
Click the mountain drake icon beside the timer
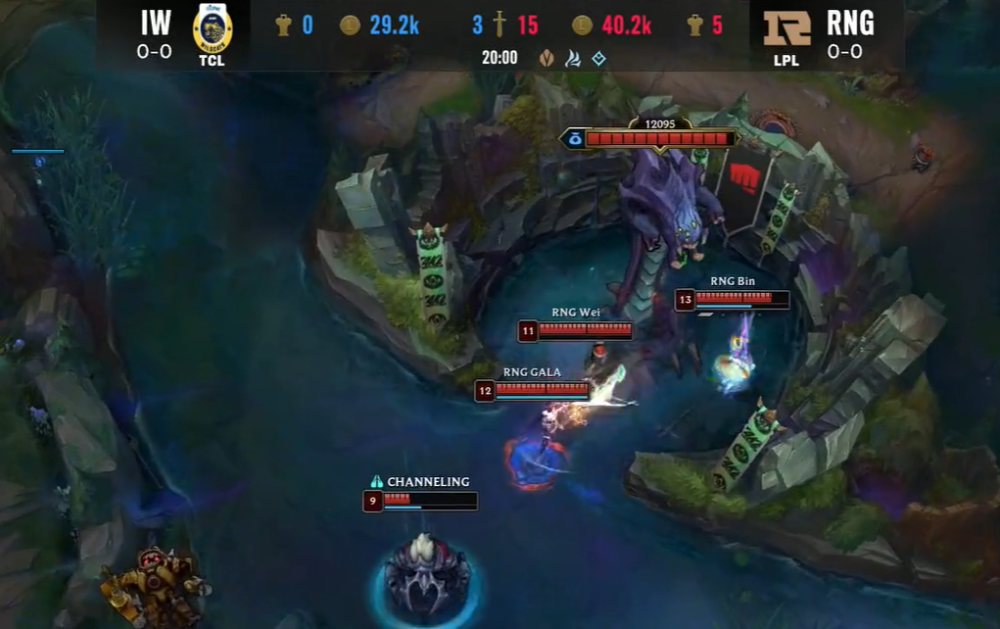[x=546, y=58]
